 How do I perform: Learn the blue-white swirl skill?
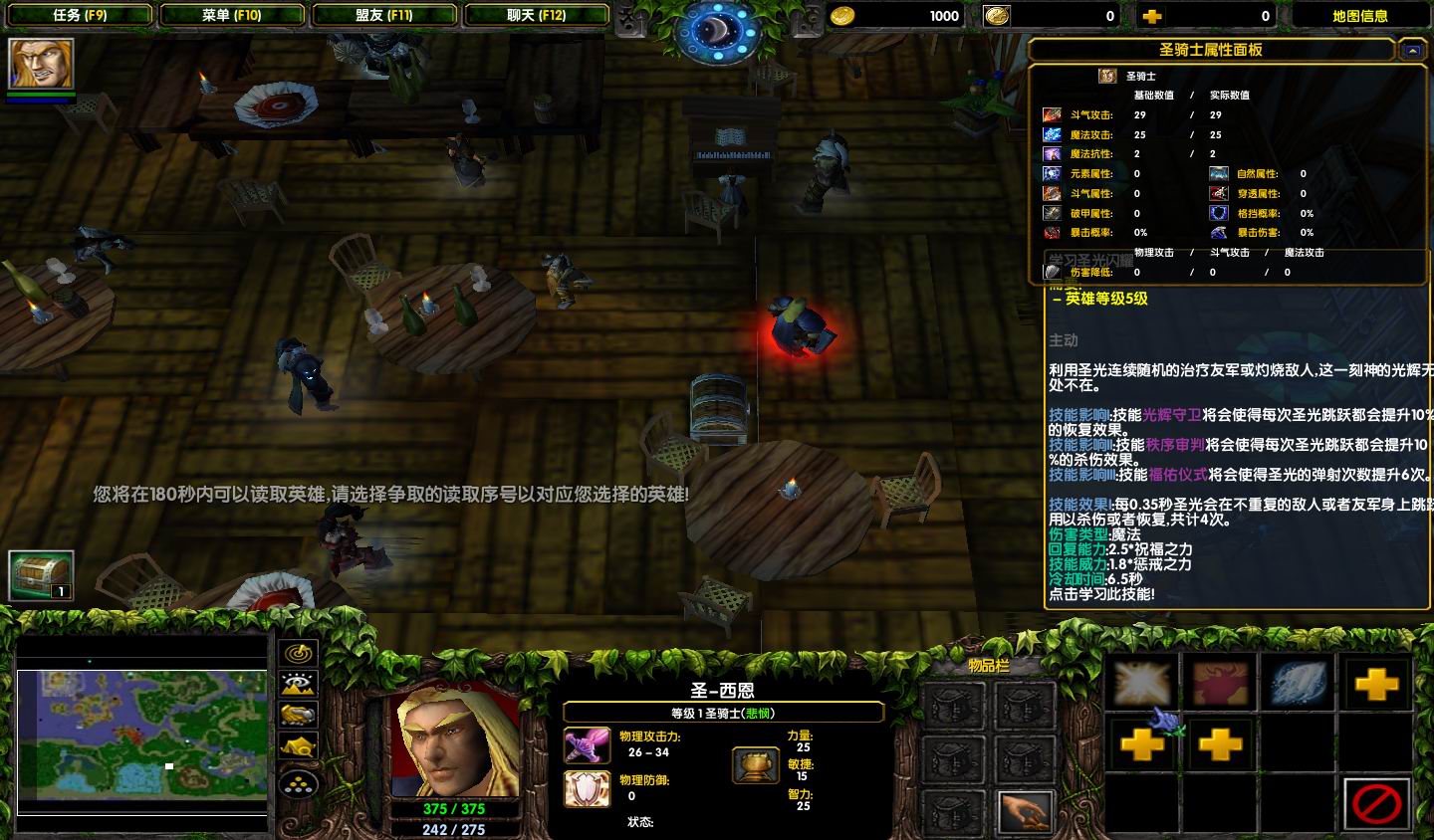click(1299, 684)
